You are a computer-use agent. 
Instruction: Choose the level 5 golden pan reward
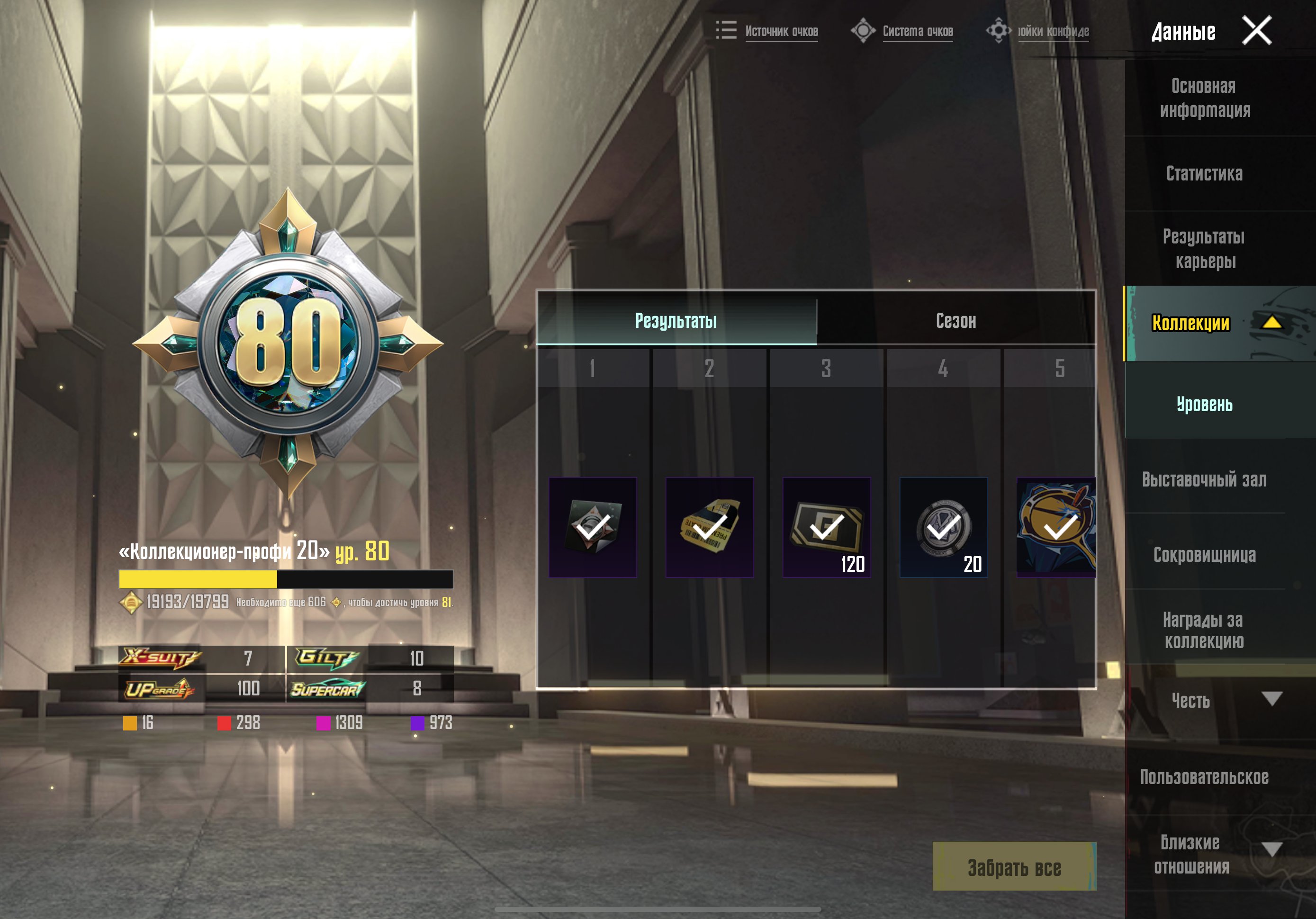click(x=1056, y=527)
